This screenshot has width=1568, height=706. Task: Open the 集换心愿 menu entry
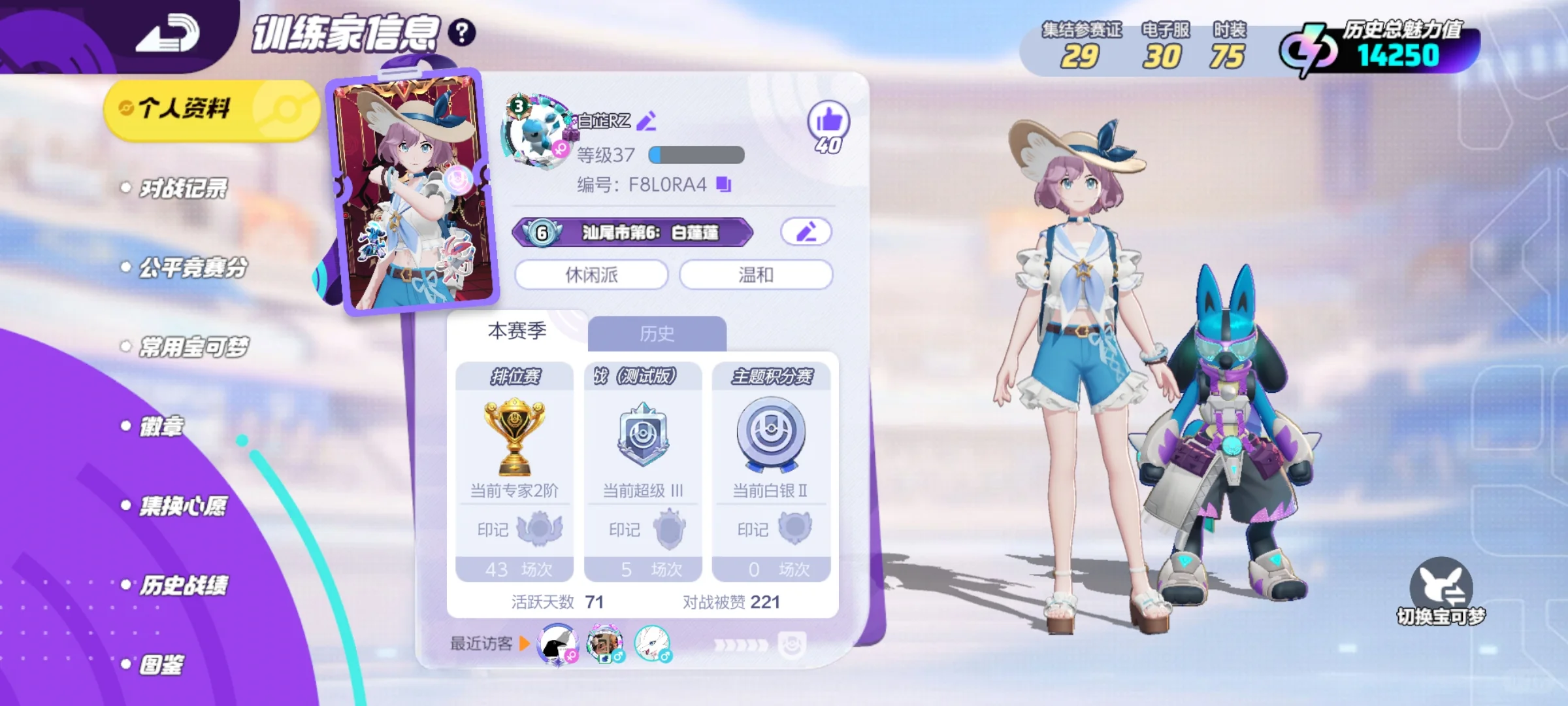[183, 506]
